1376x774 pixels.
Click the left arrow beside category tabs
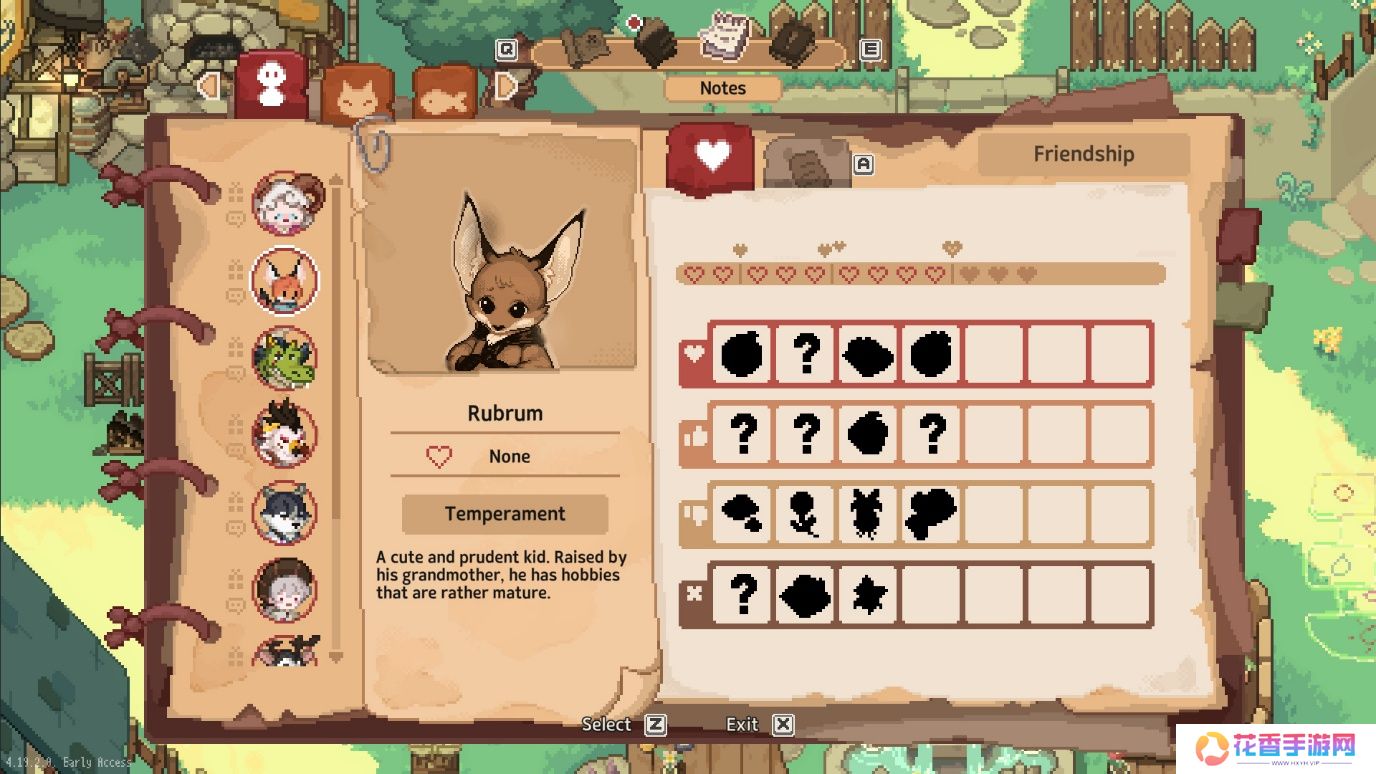[x=209, y=86]
